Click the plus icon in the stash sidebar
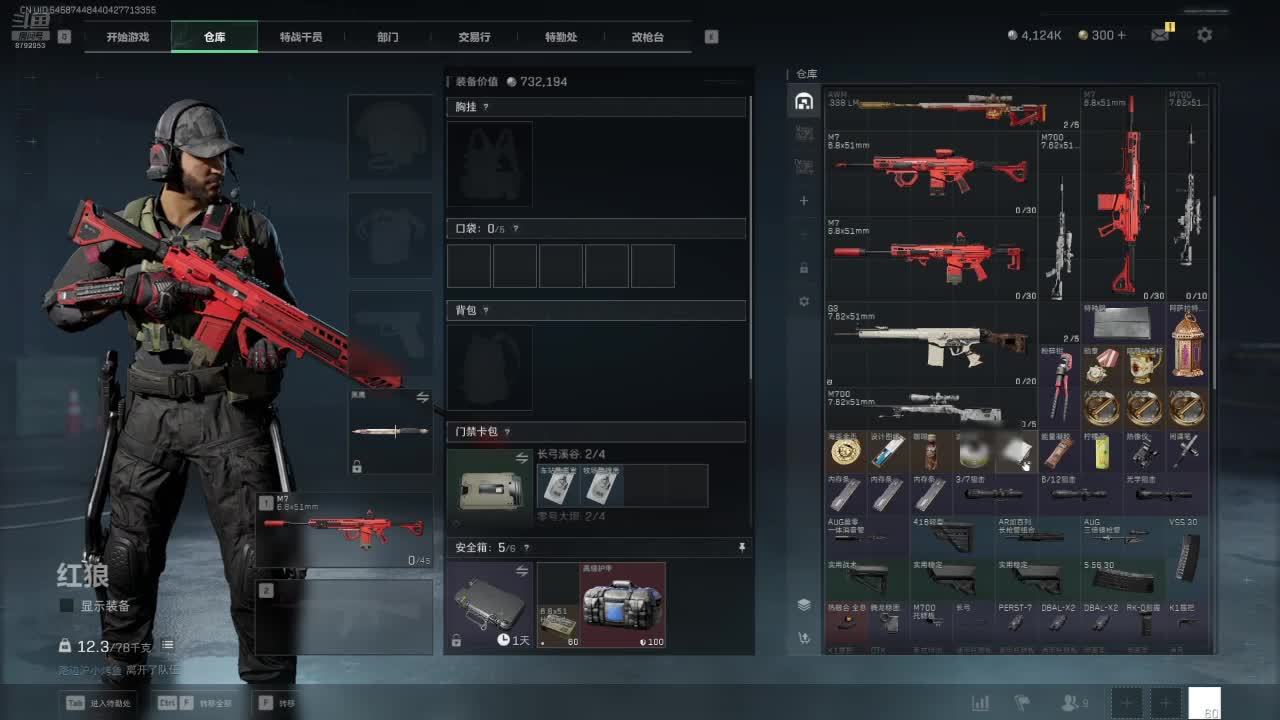The width and height of the screenshot is (1280, 720). pyautogui.click(x=804, y=201)
